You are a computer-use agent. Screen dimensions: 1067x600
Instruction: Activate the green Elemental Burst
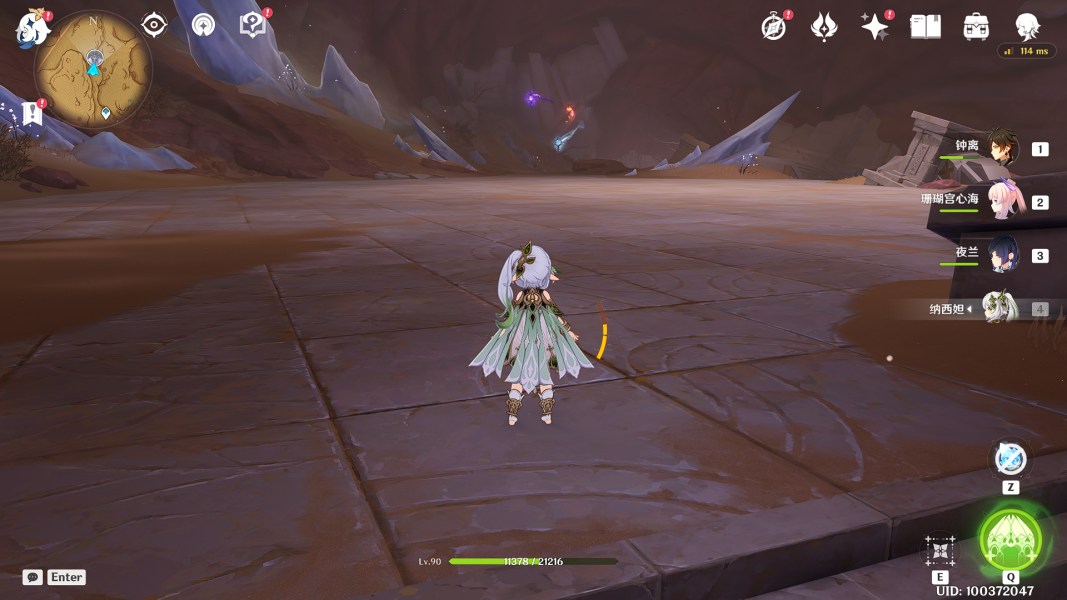click(1010, 540)
